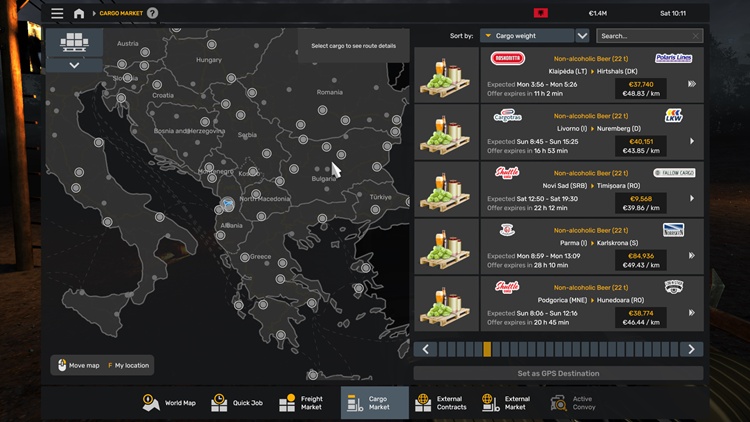
Task: Open the Cargo Market help question mark
Action: coord(152,13)
